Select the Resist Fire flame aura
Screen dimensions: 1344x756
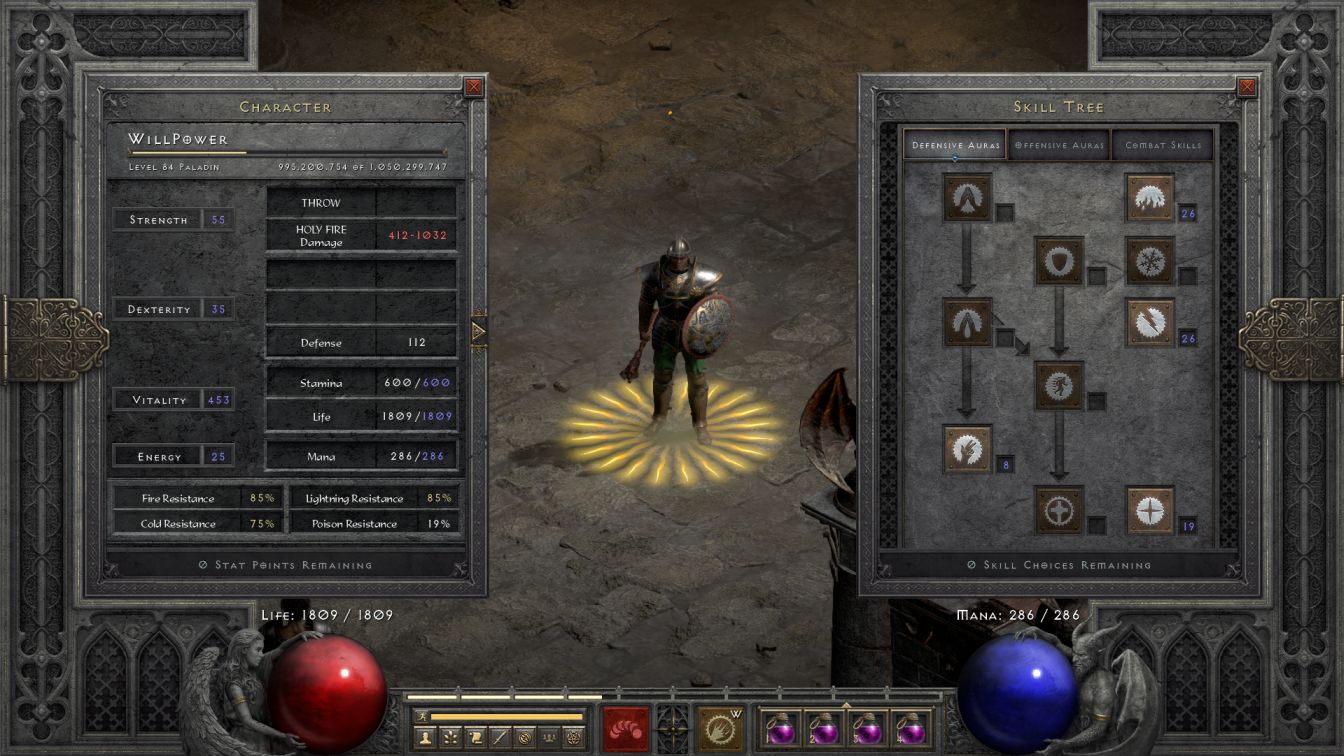pos(1150,197)
